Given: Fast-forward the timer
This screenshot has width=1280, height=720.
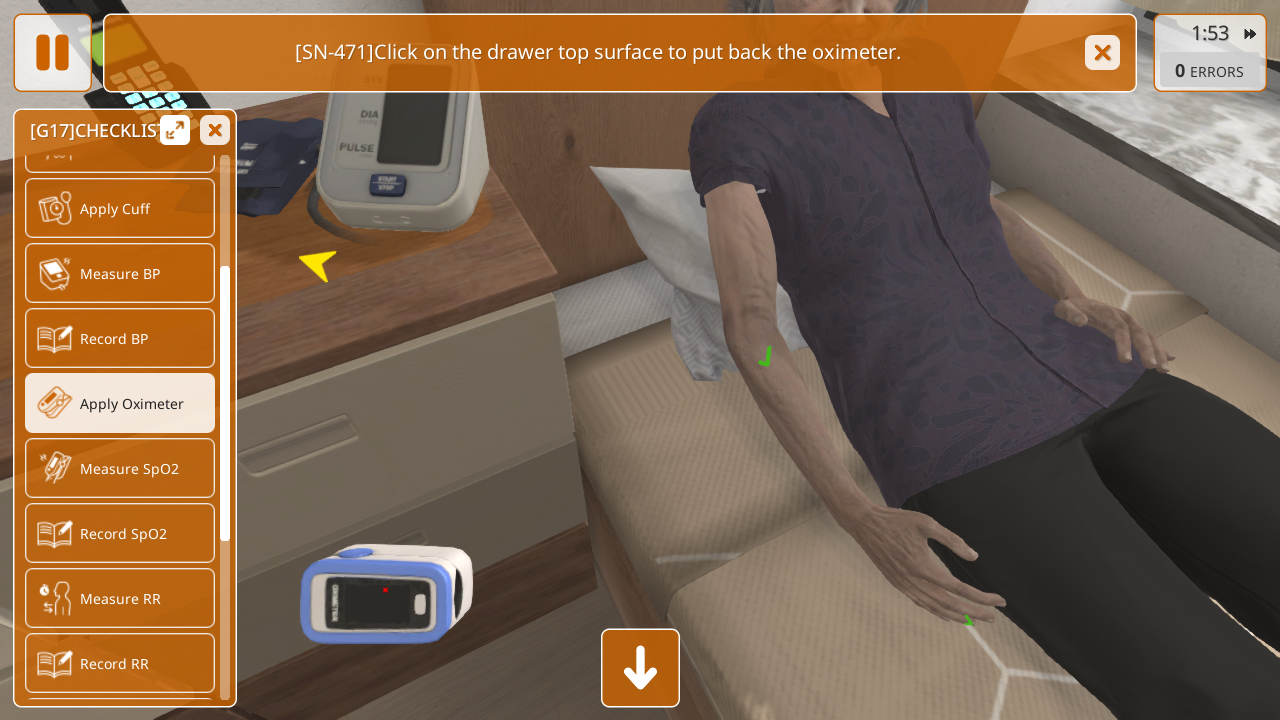Looking at the screenshot, I should 1250,34.
